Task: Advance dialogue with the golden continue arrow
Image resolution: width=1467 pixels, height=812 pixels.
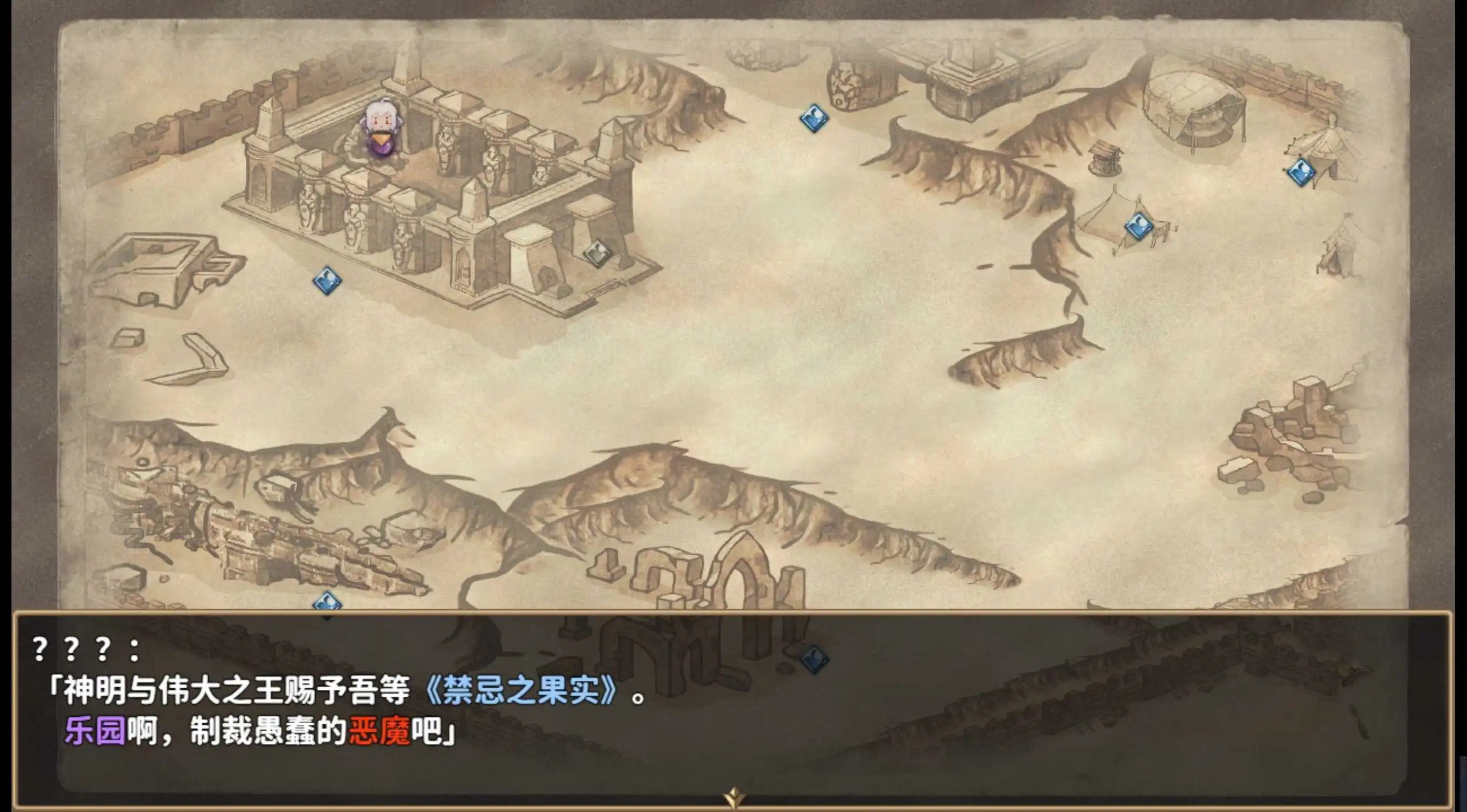Action: [734, 797]
